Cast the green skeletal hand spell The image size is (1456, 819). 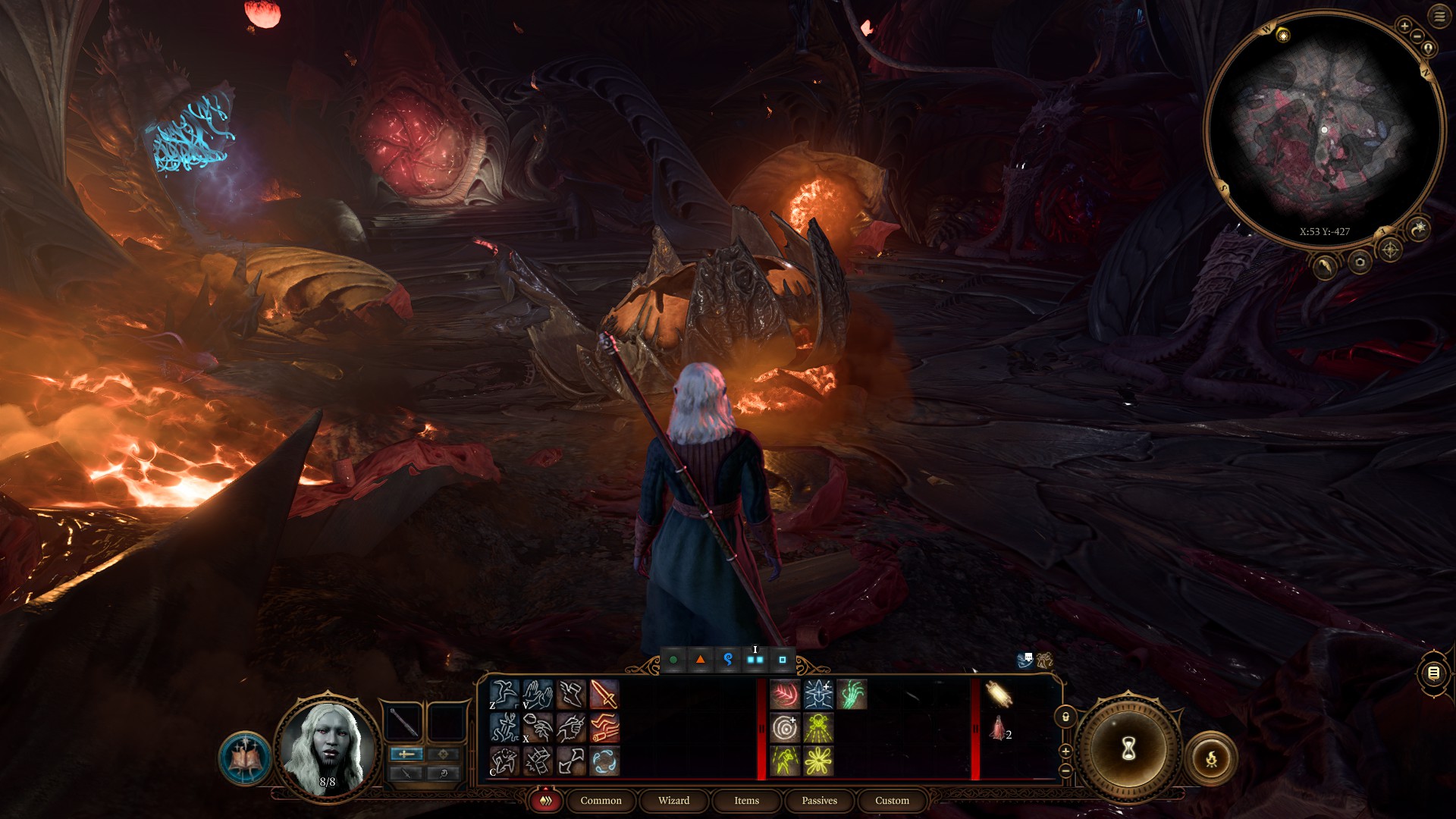point(852,695)
